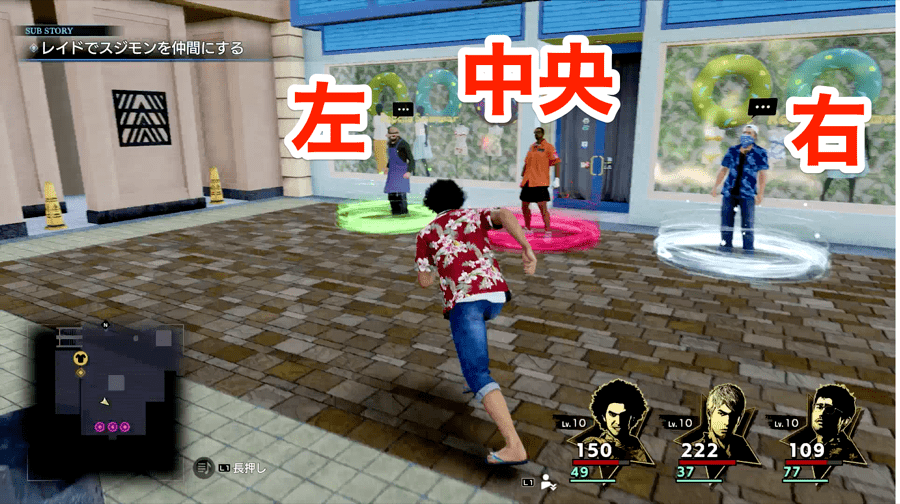Image resolution: width=900 pixels, height=504 pixels.
Task: Select the yellow shirt shop marker on minimap
Action: coord(82,357)
